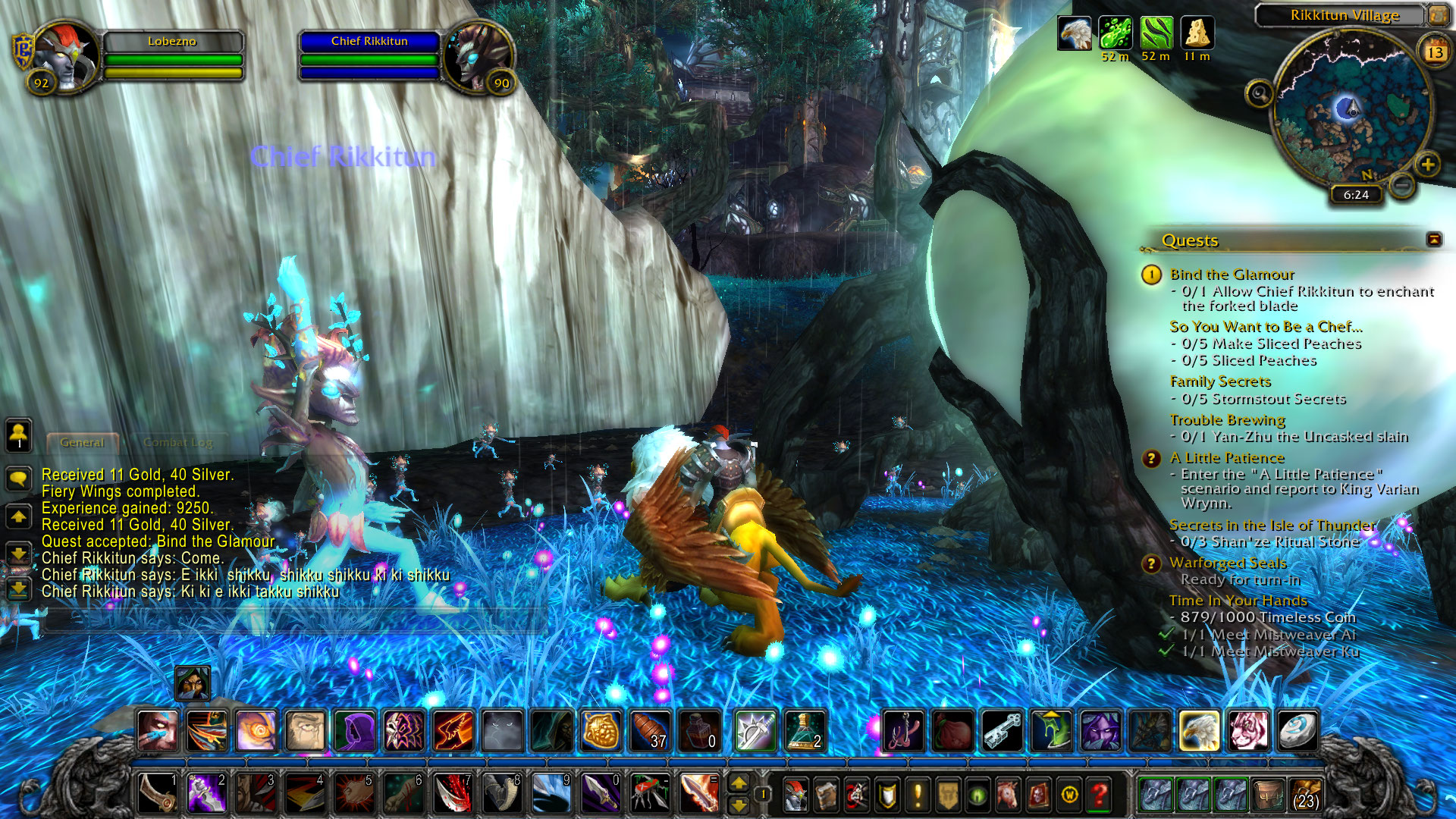Zoom in the minimap with the plus button
Viewport: 1456px width, 819px height.
1427,165
